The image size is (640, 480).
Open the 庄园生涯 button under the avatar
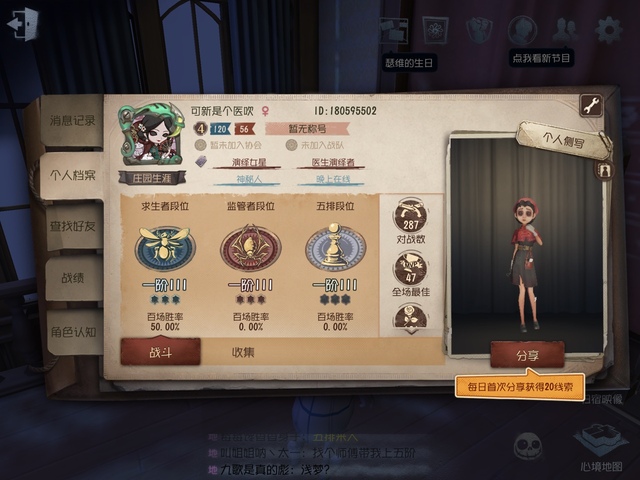[151, 179]
